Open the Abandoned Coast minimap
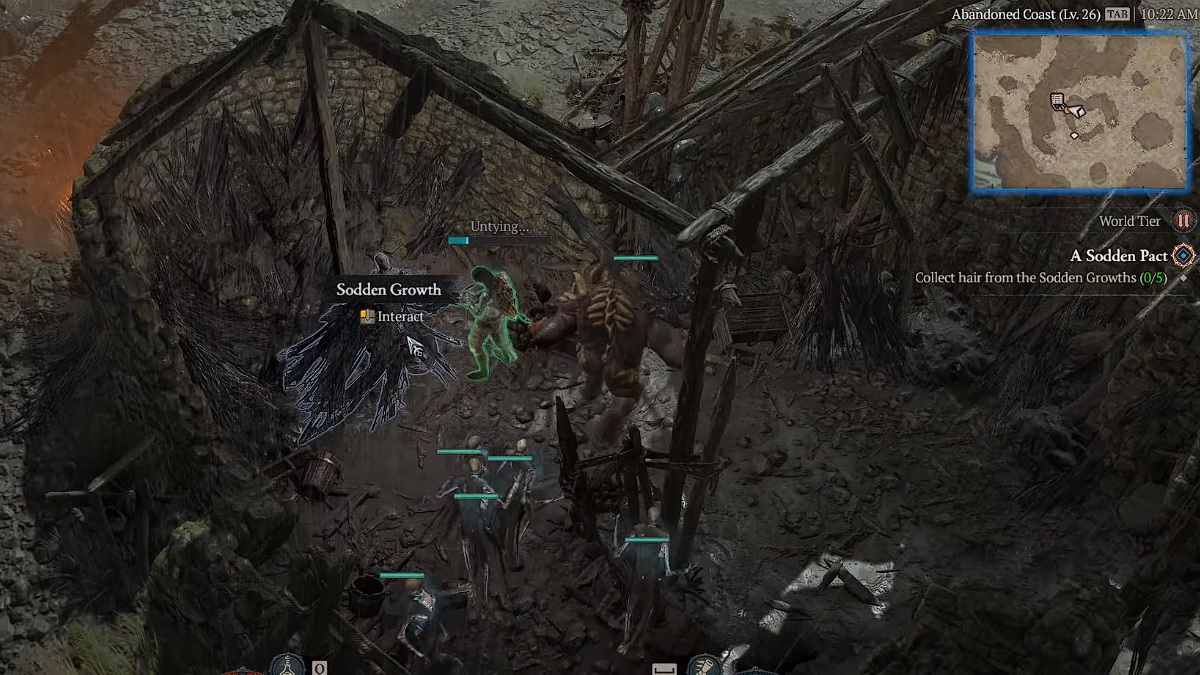The height and width of the screenshot is (675, 1200). (x=1080, y=111)
